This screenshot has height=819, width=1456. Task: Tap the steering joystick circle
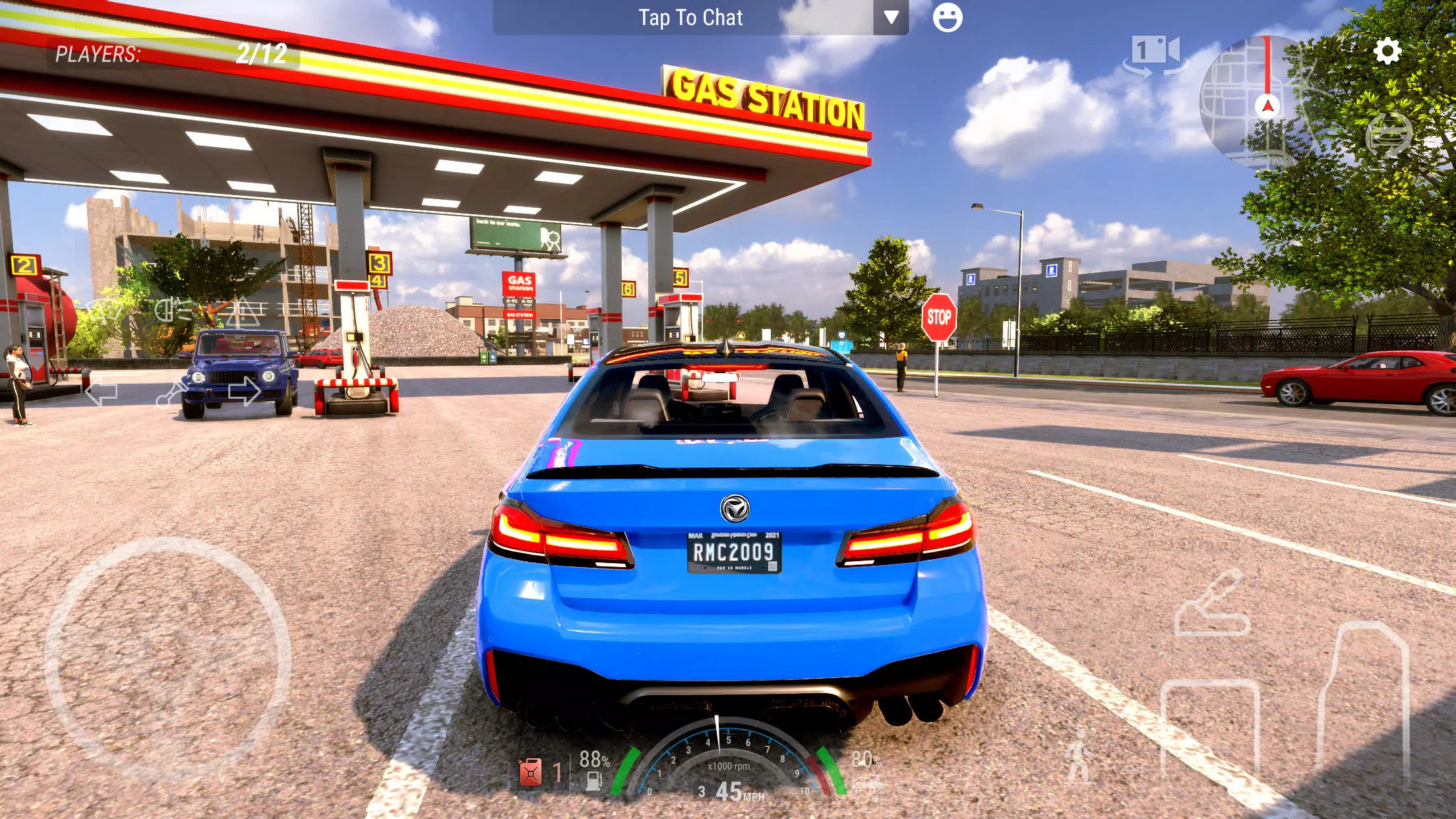pyautogui.click(x=167, y=659)
